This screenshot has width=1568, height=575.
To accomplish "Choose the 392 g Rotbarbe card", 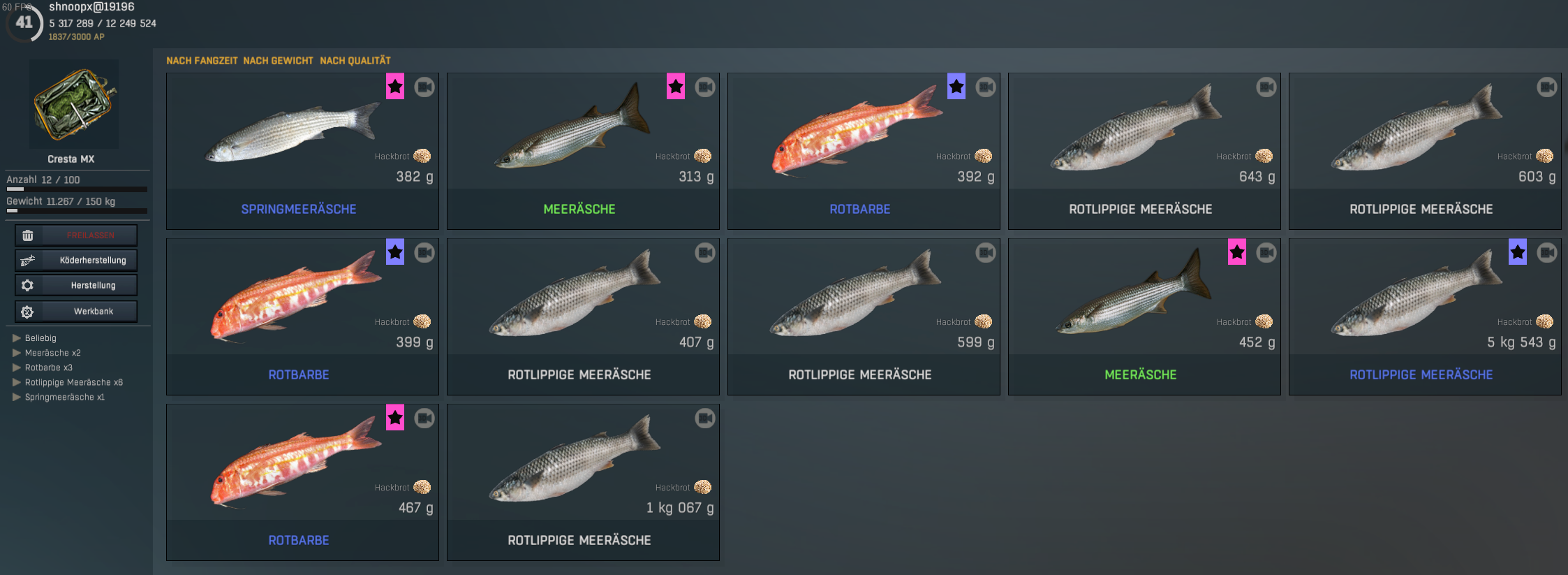I will click(x=864, y=151).
